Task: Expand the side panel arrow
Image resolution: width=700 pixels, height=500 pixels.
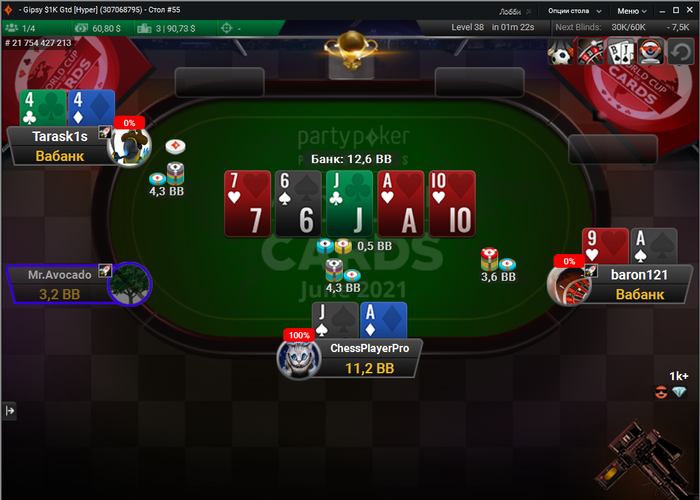Action: click(10, 410)
